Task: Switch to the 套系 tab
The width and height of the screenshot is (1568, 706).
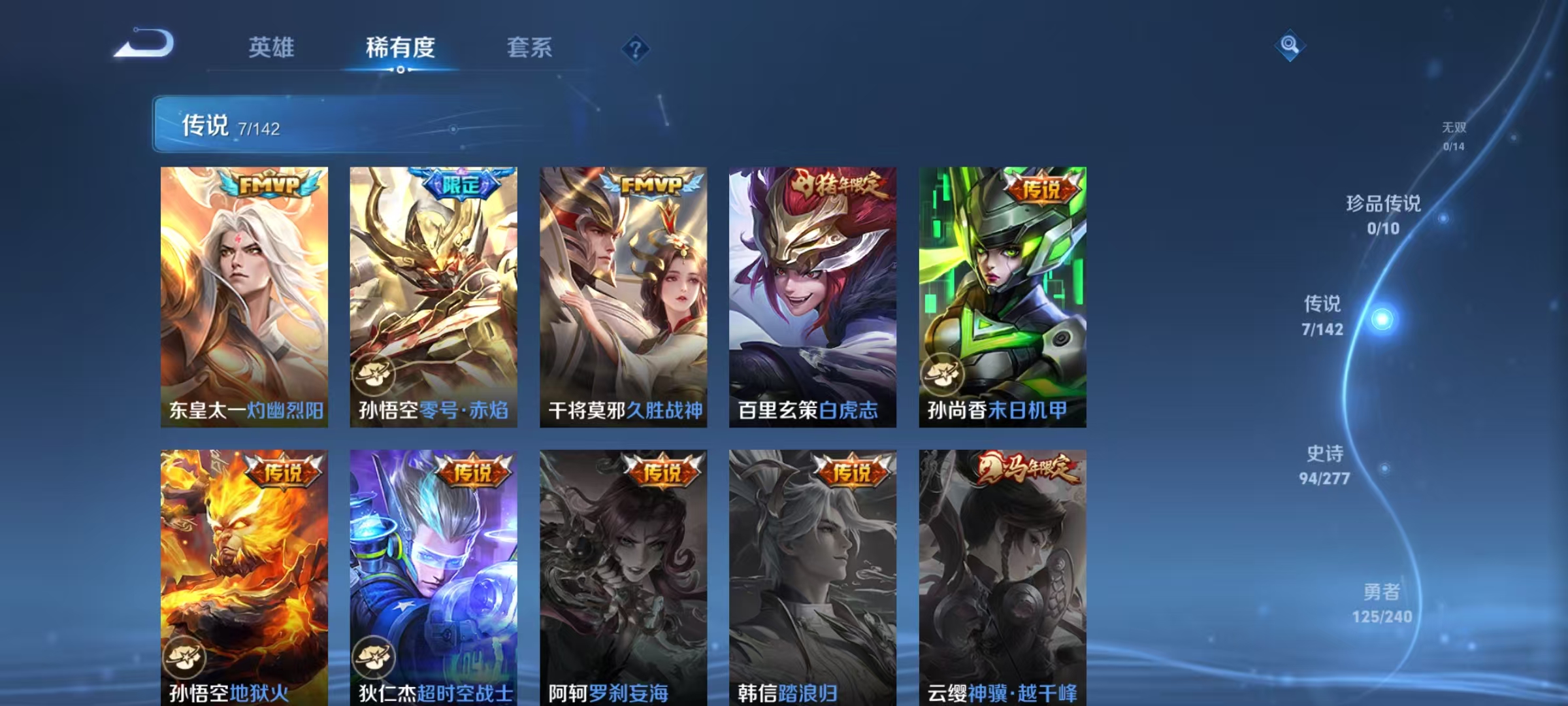Action: (529, 46)
